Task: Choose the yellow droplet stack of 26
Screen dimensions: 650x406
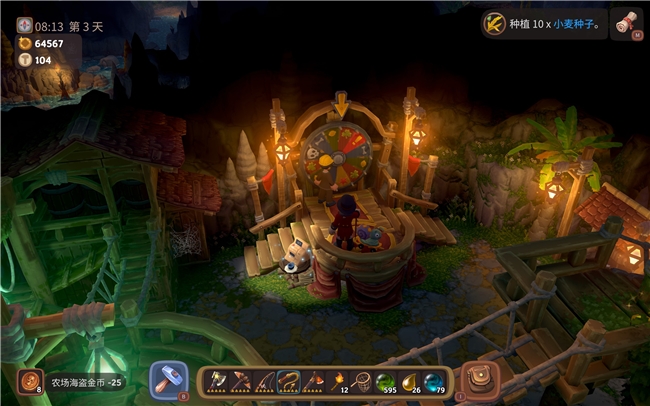Action: (410, 381)
